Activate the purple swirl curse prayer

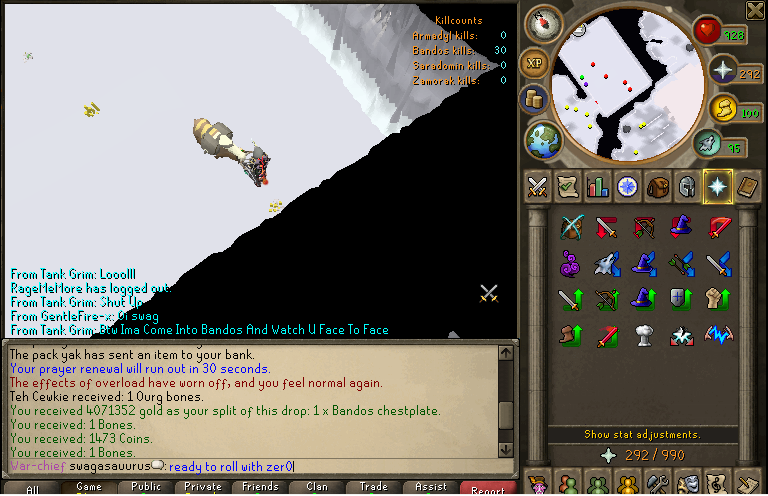571,263
